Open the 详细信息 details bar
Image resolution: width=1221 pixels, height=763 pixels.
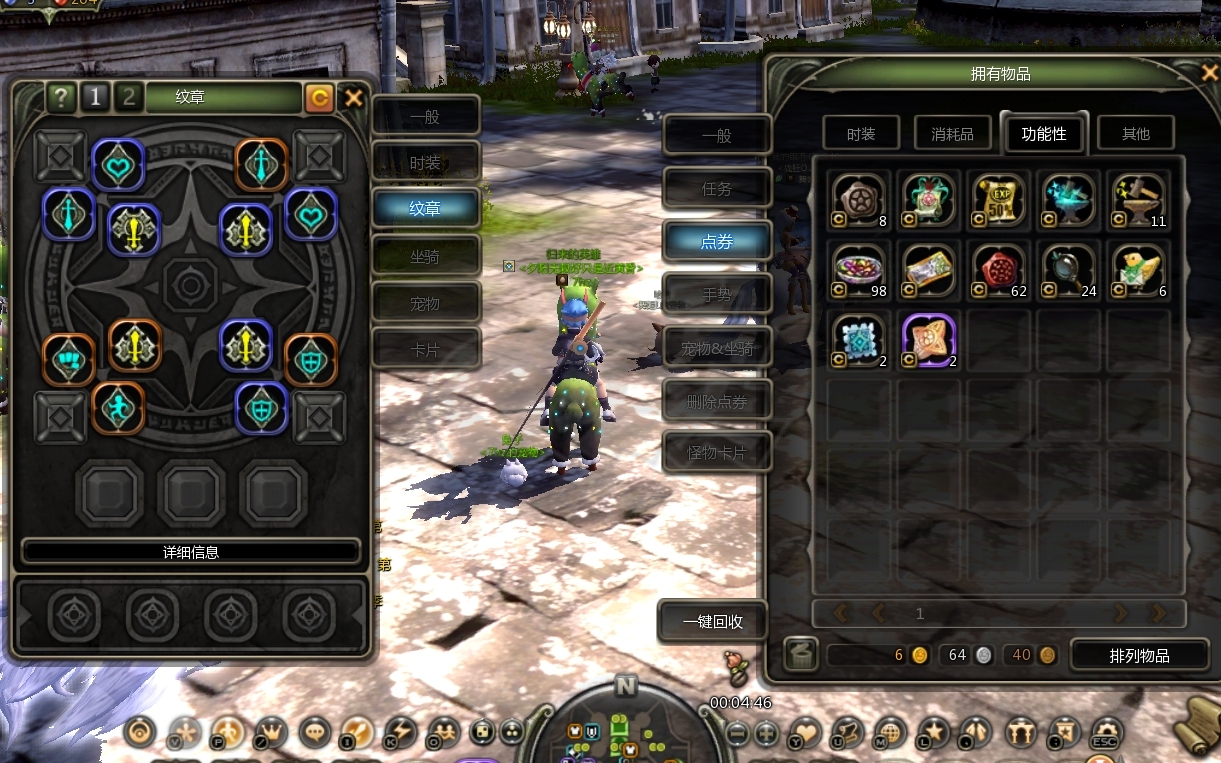point(191,552)
